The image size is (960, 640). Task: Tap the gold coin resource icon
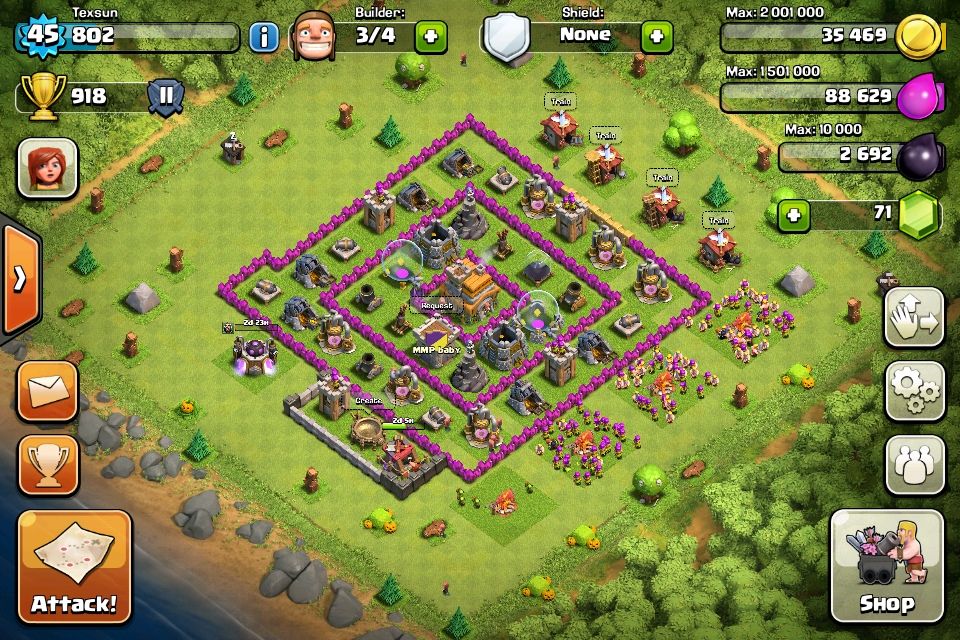point(919,38)
